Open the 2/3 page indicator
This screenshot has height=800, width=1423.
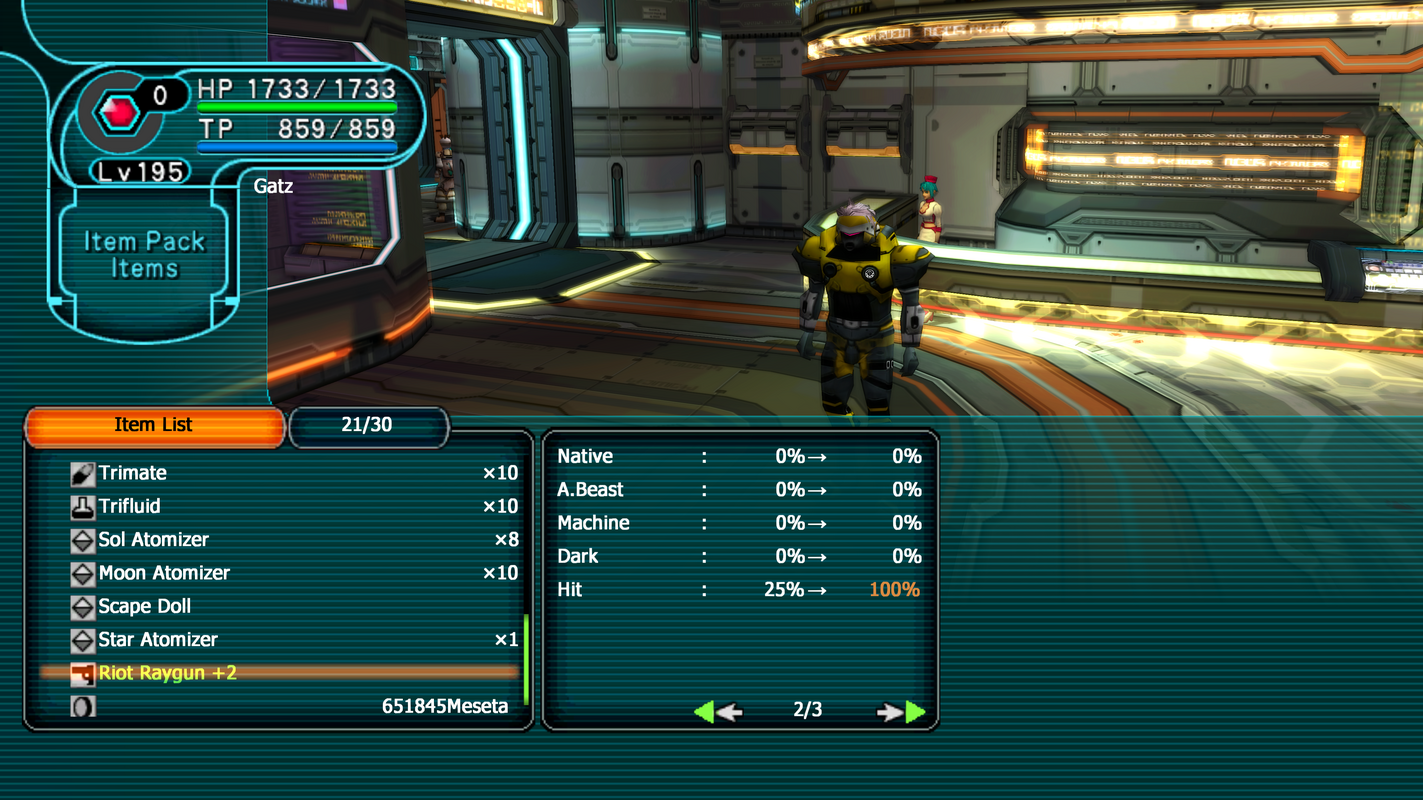[806, 711]
